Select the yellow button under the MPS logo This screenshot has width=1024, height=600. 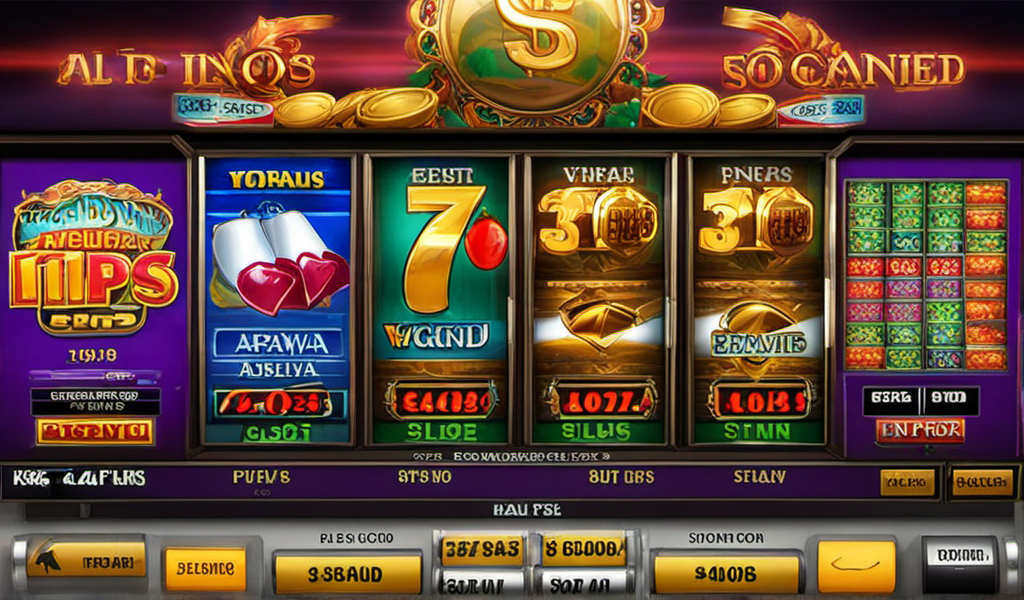click(95, 432)
